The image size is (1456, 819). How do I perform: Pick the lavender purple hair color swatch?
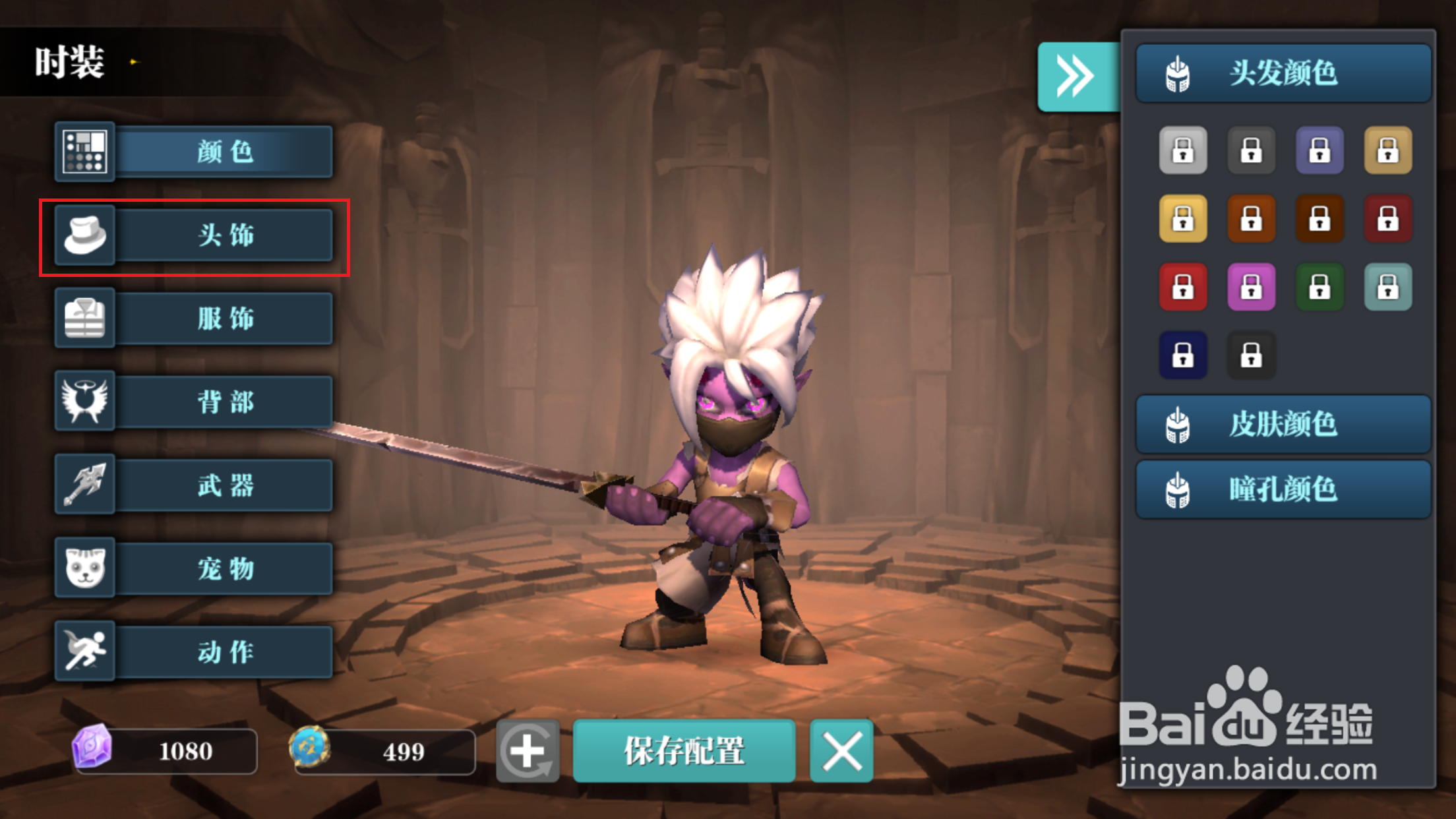coord(1319,150)
